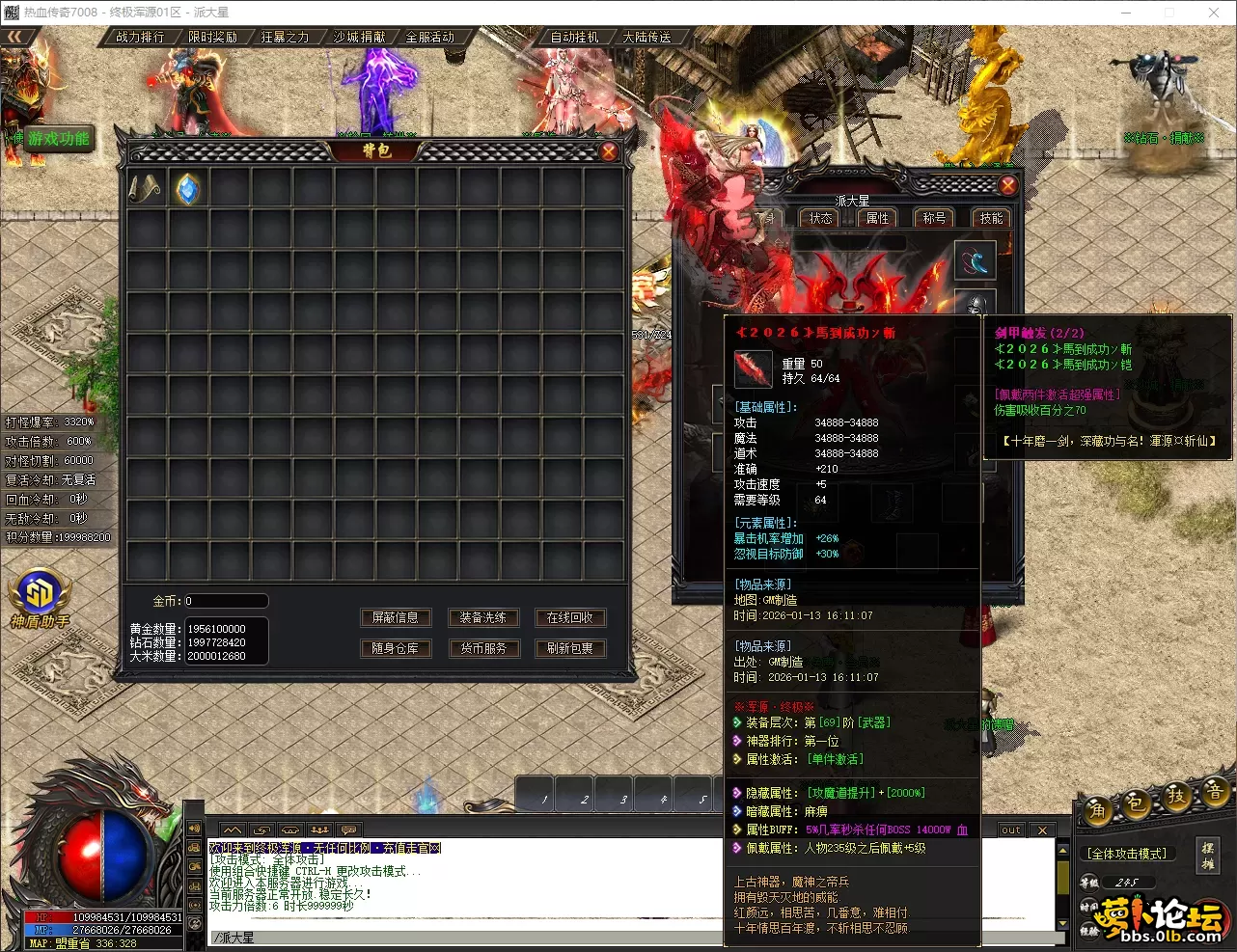Switch to the 称号 title tab
1237x952 pixels.
934,218
